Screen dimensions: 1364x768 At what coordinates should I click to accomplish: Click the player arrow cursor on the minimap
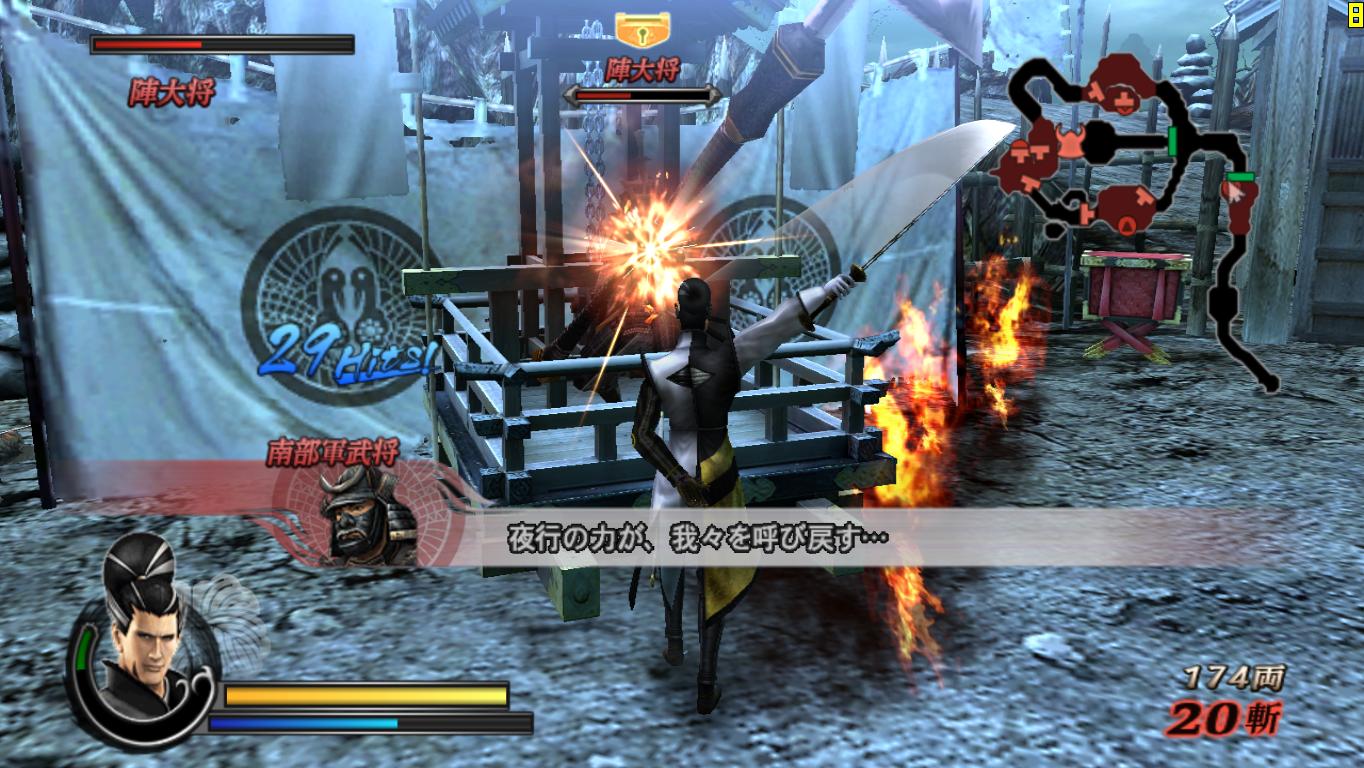[1236, 190]
